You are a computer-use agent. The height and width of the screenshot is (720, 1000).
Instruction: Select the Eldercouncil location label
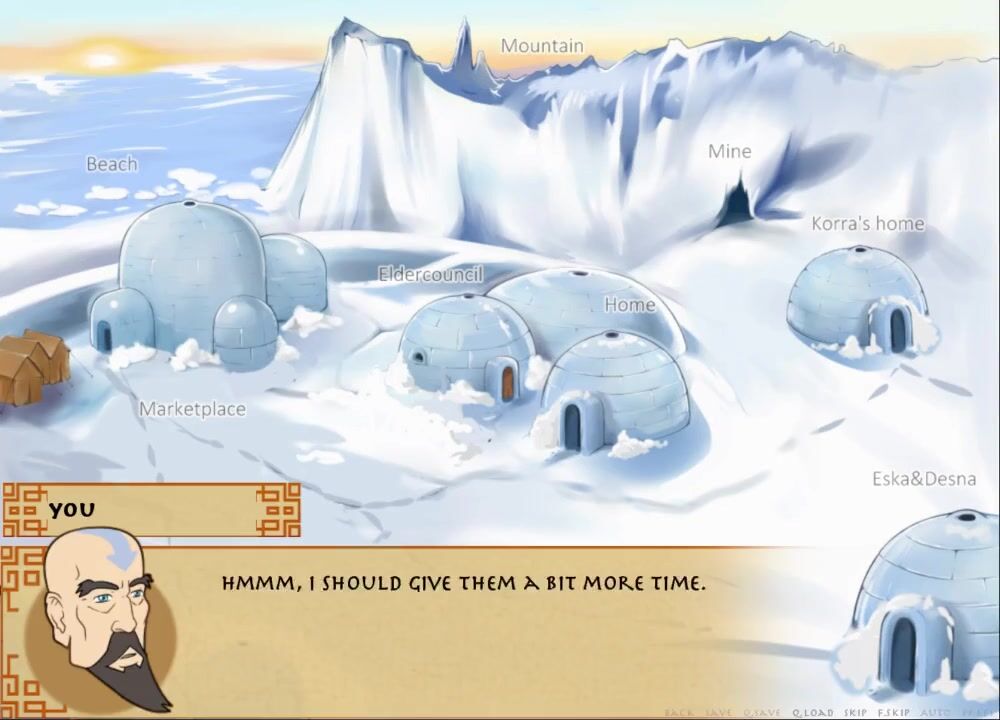click(431, 274)
